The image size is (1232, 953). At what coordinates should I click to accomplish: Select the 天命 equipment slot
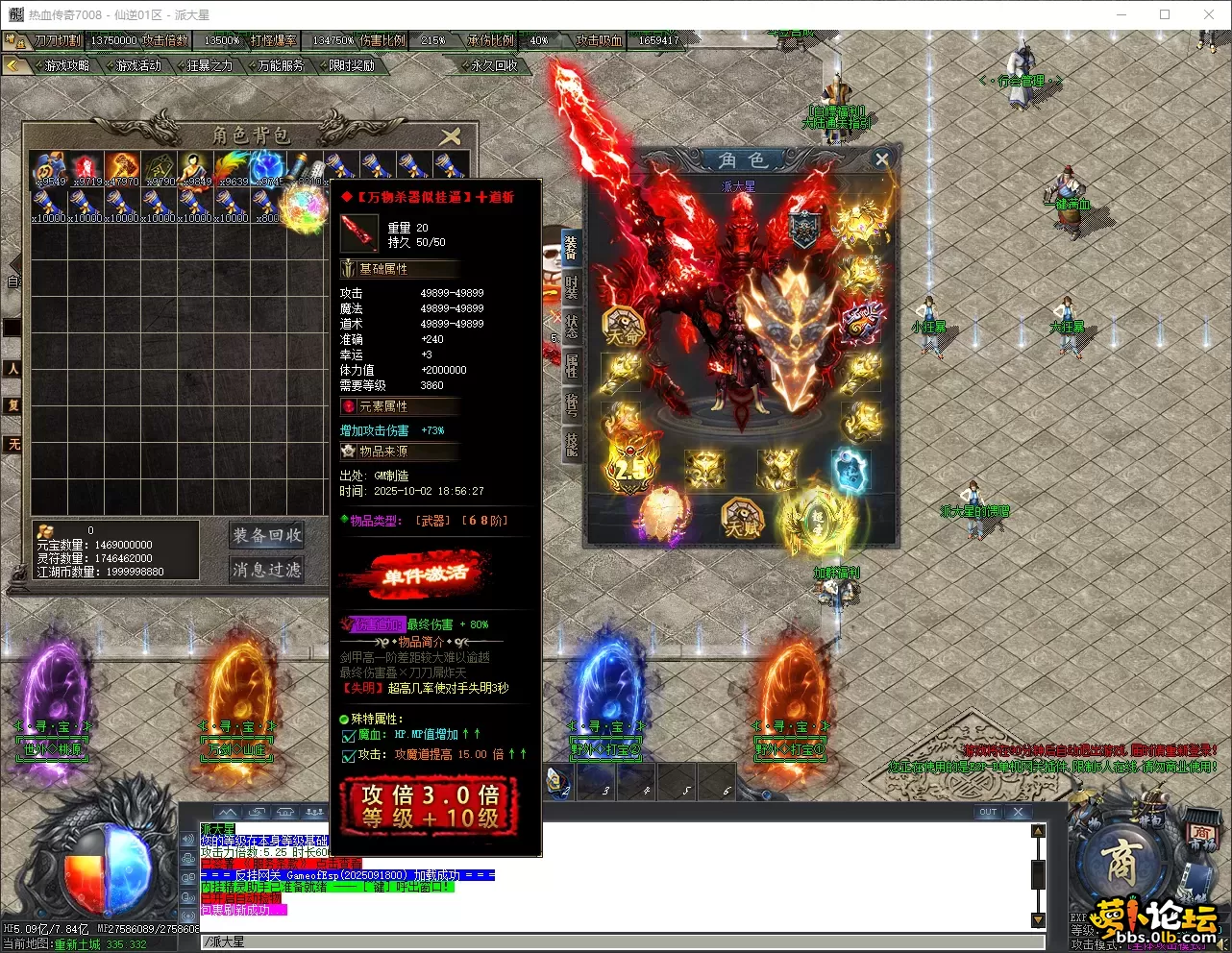tap(623, 328)
